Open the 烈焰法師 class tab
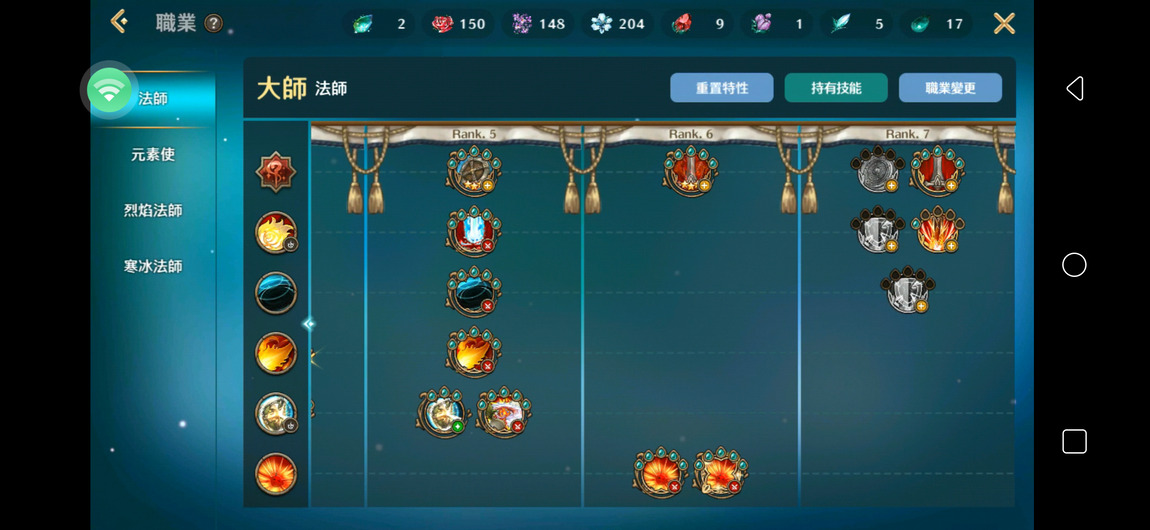This screenshot has height=530, width=1150. click(153, 211)
